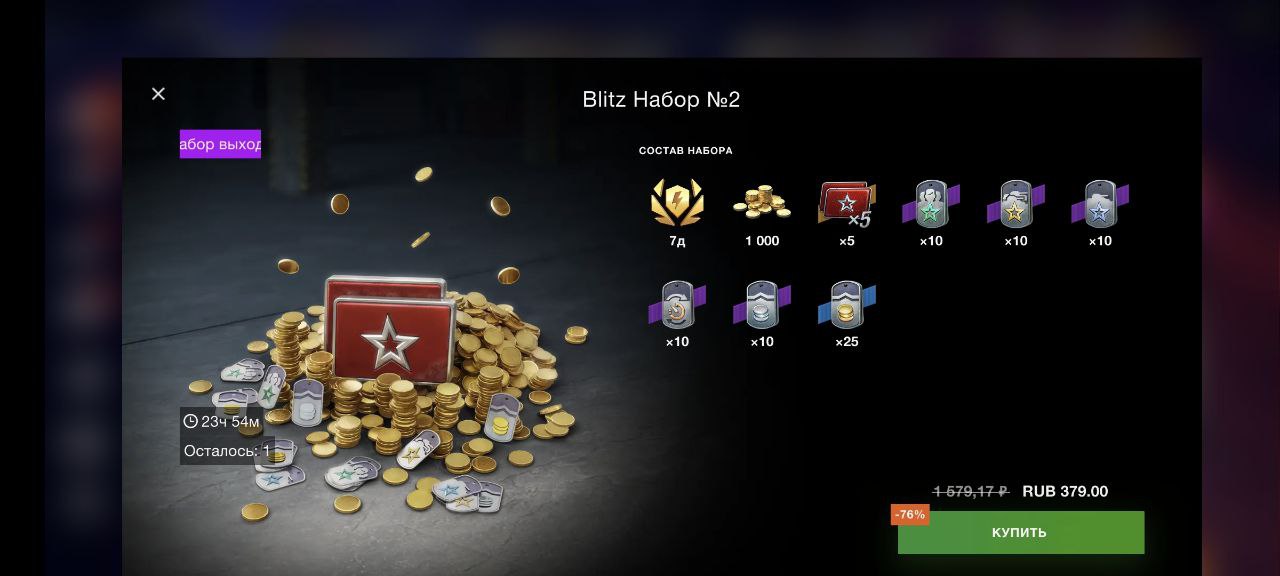Close the Blitz Набор №2 window

click(158, 94)
